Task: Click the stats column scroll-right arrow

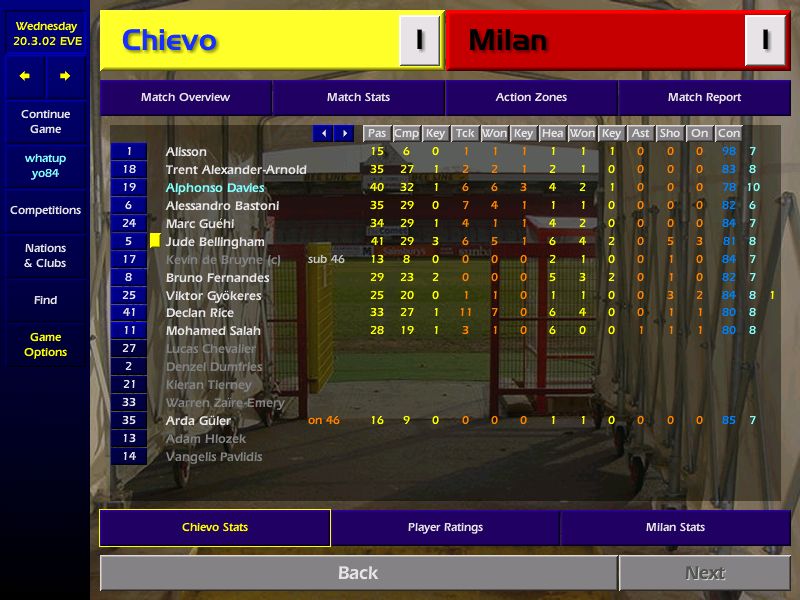Action: tap(345, 133)
